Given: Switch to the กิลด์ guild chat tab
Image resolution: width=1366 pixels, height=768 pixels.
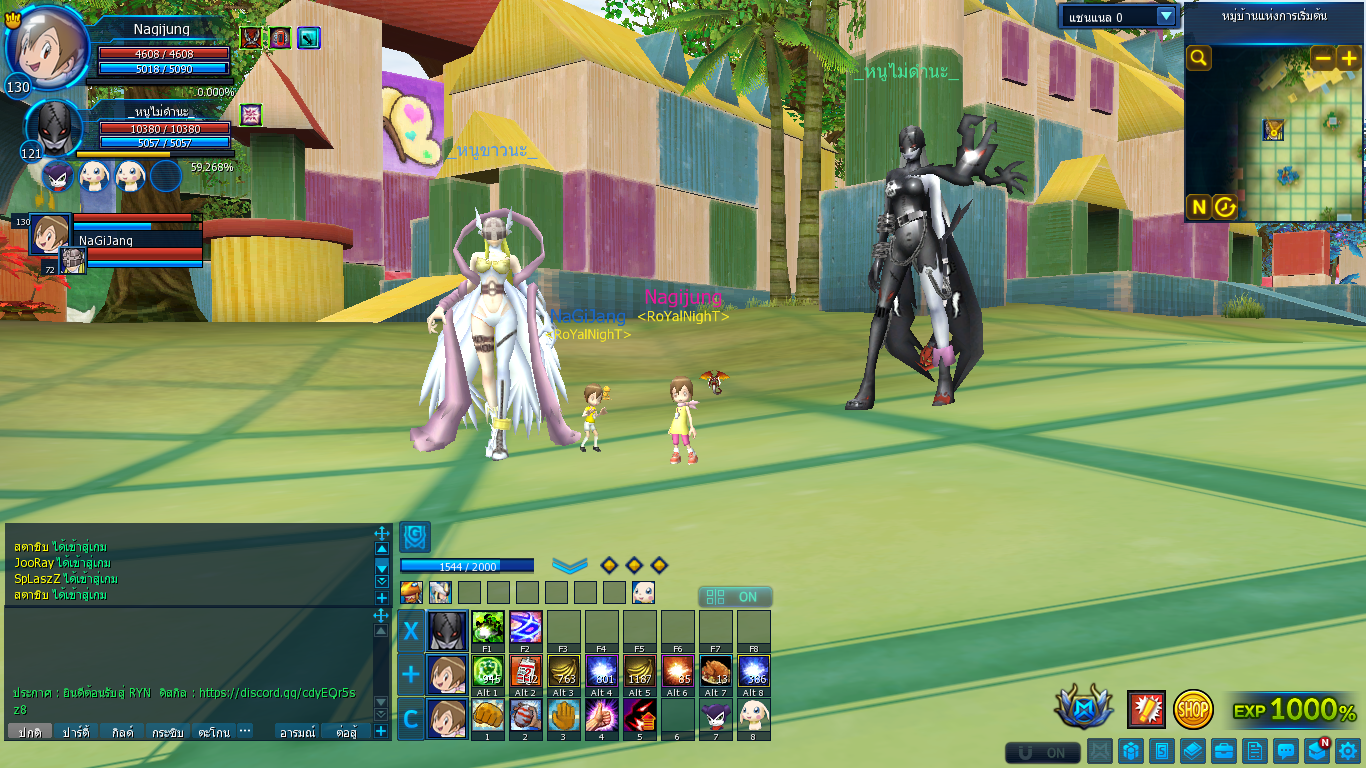Looking at the screenshot, I should [x=123, y=732].
